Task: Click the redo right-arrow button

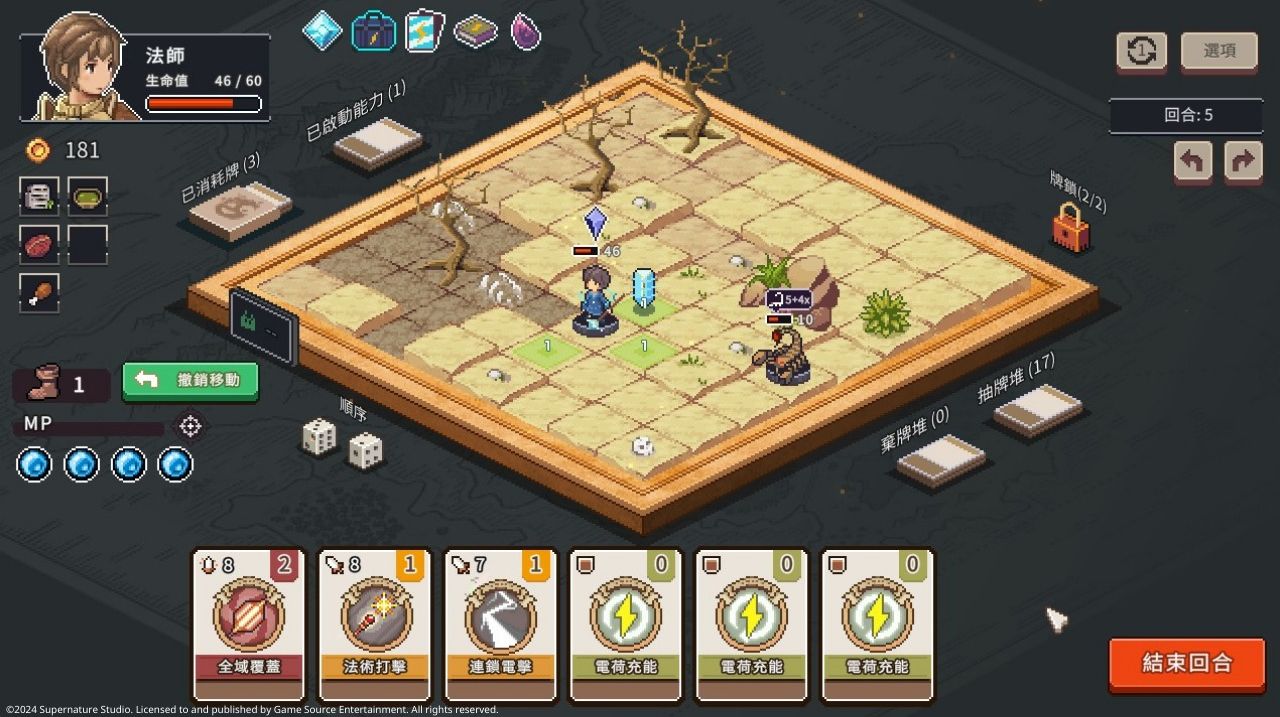Action: pyautogui.click(x=1243, y=160)
